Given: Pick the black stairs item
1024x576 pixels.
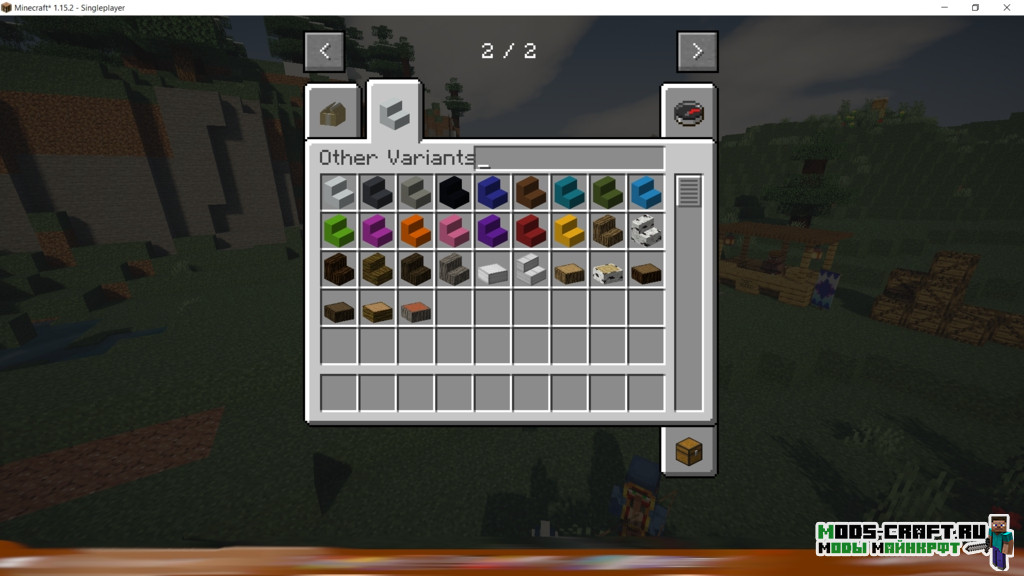Looking at the screenshot, I should pyautogui.click(x=454, y=192).
